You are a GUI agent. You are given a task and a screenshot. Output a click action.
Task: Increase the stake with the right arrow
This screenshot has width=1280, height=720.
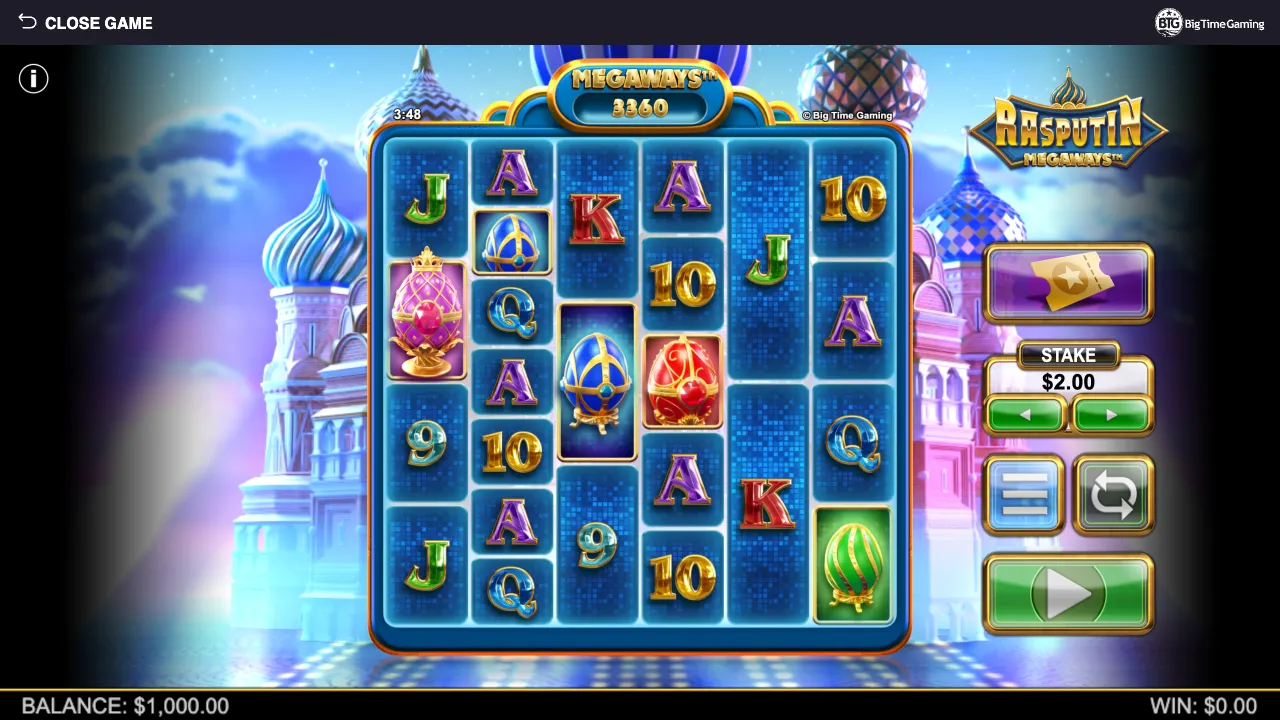tap(1111, 415)
